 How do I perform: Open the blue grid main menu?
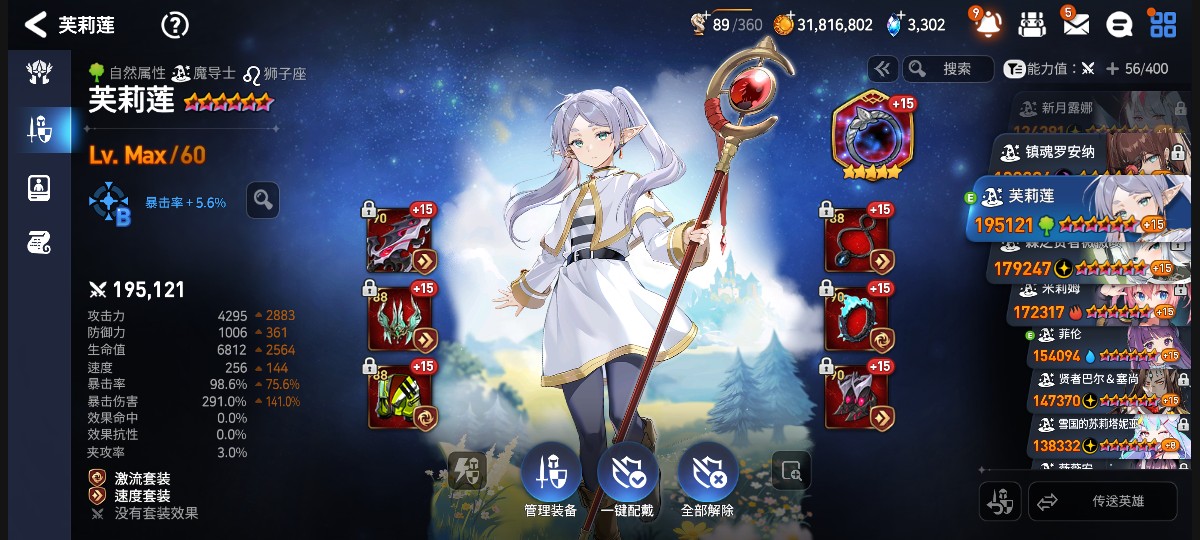[1163, 24]
